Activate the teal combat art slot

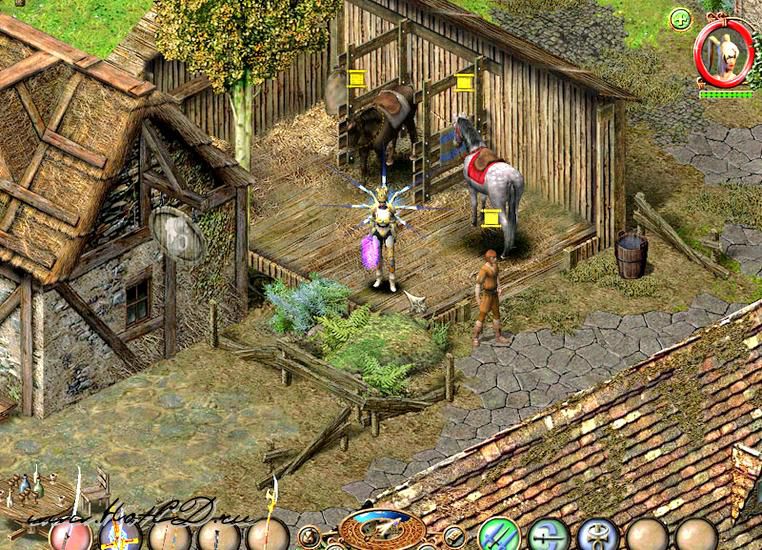coord(548,536)
